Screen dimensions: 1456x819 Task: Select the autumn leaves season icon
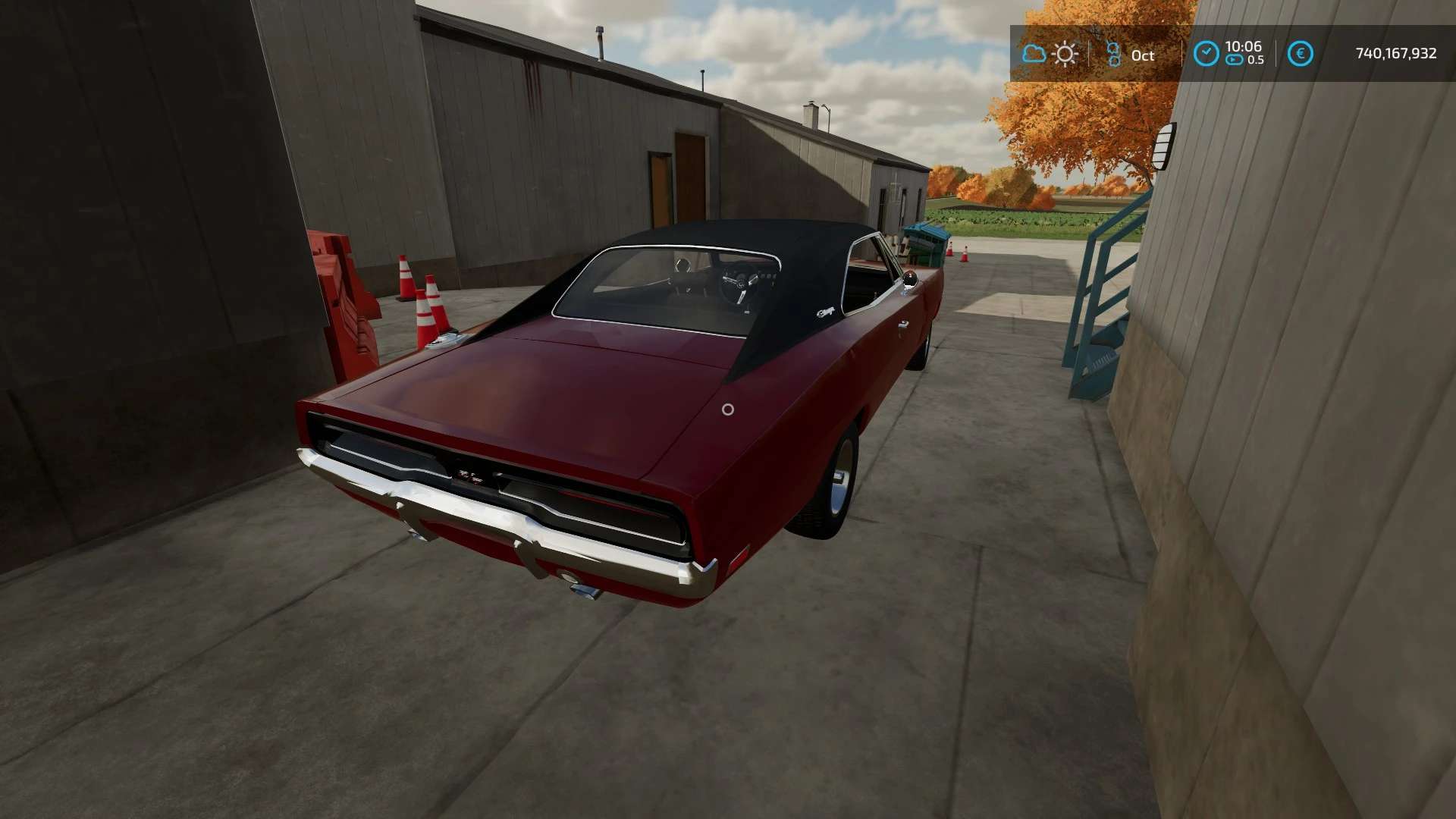pyautogui.click(x=1113, y=54)
